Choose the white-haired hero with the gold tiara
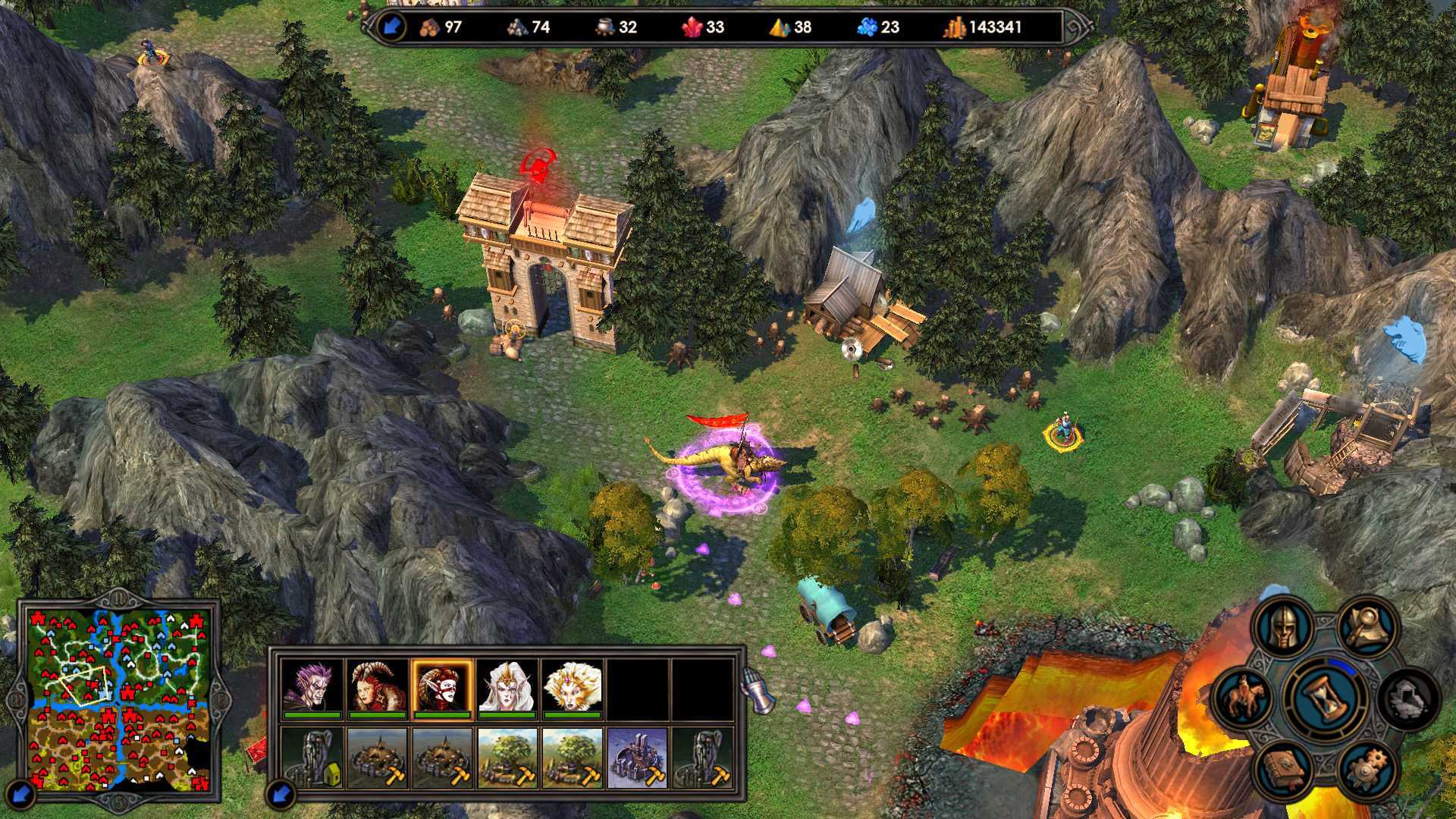1456x819 pixels. click(508, 687)
